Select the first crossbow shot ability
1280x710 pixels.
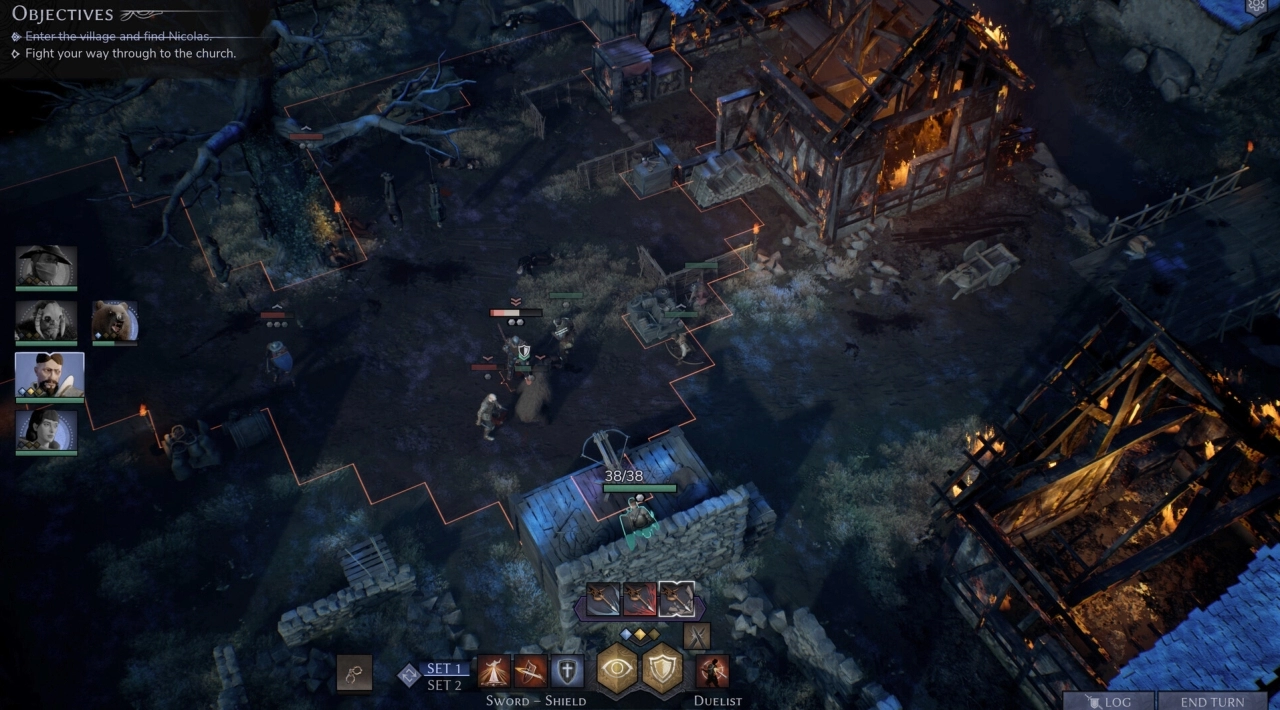pos(603,600)
